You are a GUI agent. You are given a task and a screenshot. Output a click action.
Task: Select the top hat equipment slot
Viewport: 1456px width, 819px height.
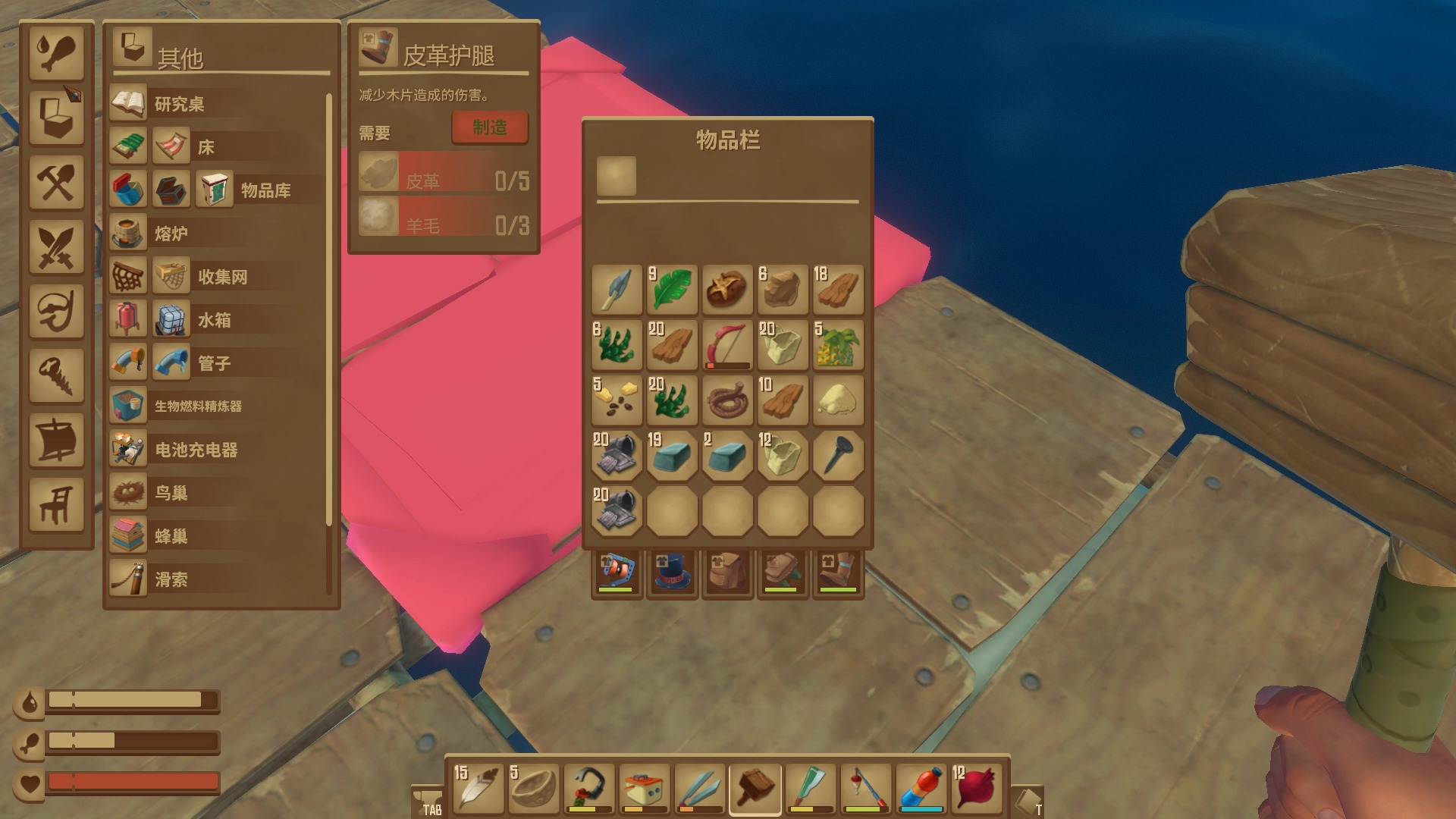pos(672,573)
